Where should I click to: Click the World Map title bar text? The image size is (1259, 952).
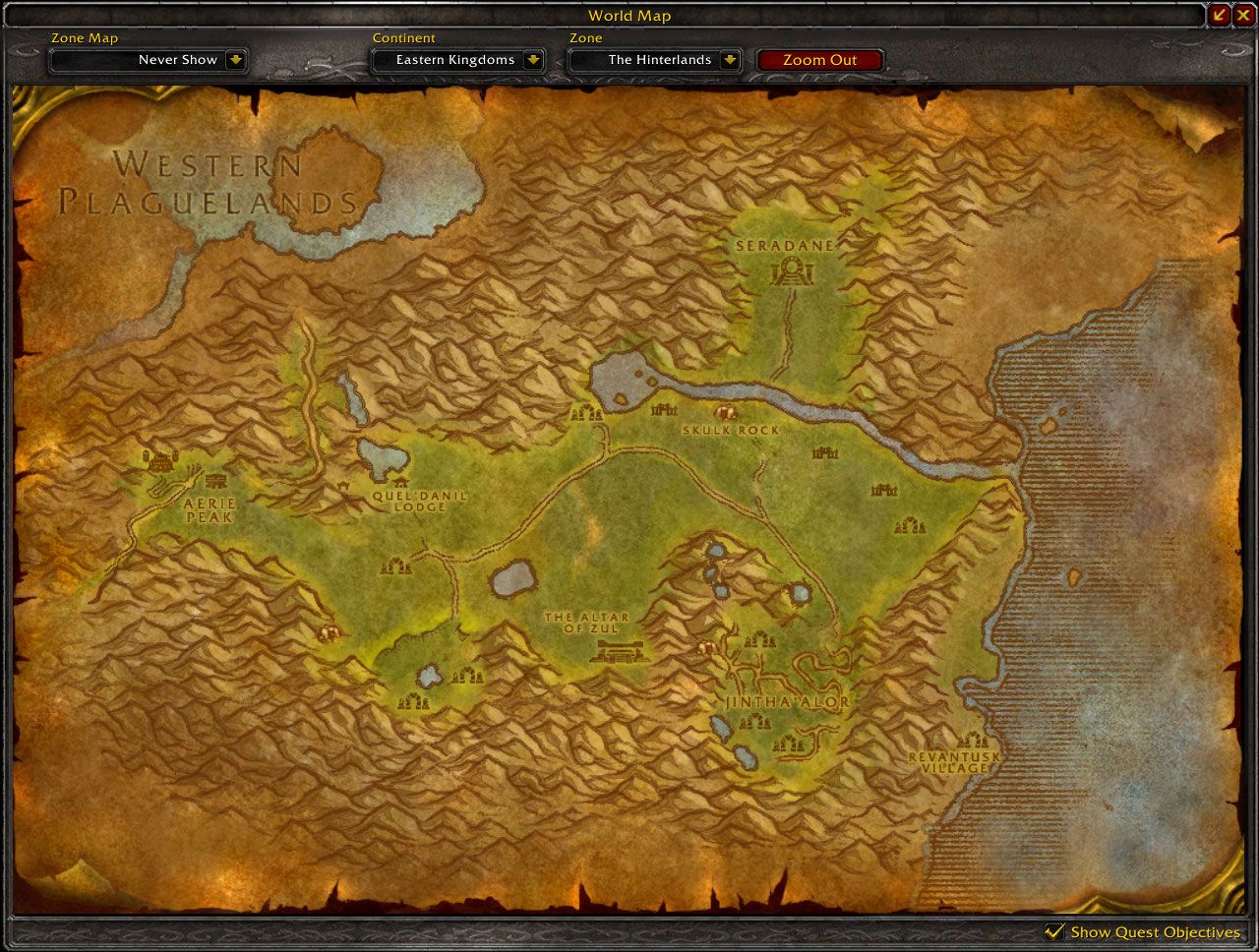tap(629, 16)
